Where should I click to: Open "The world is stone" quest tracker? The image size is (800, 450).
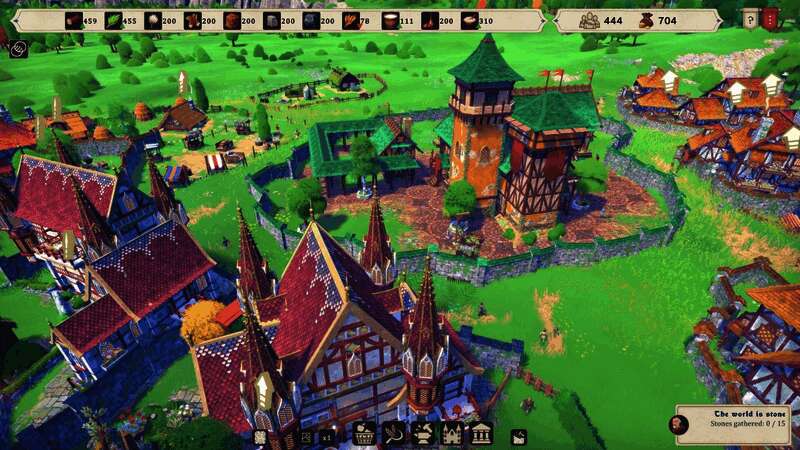[x=731, y=424]
